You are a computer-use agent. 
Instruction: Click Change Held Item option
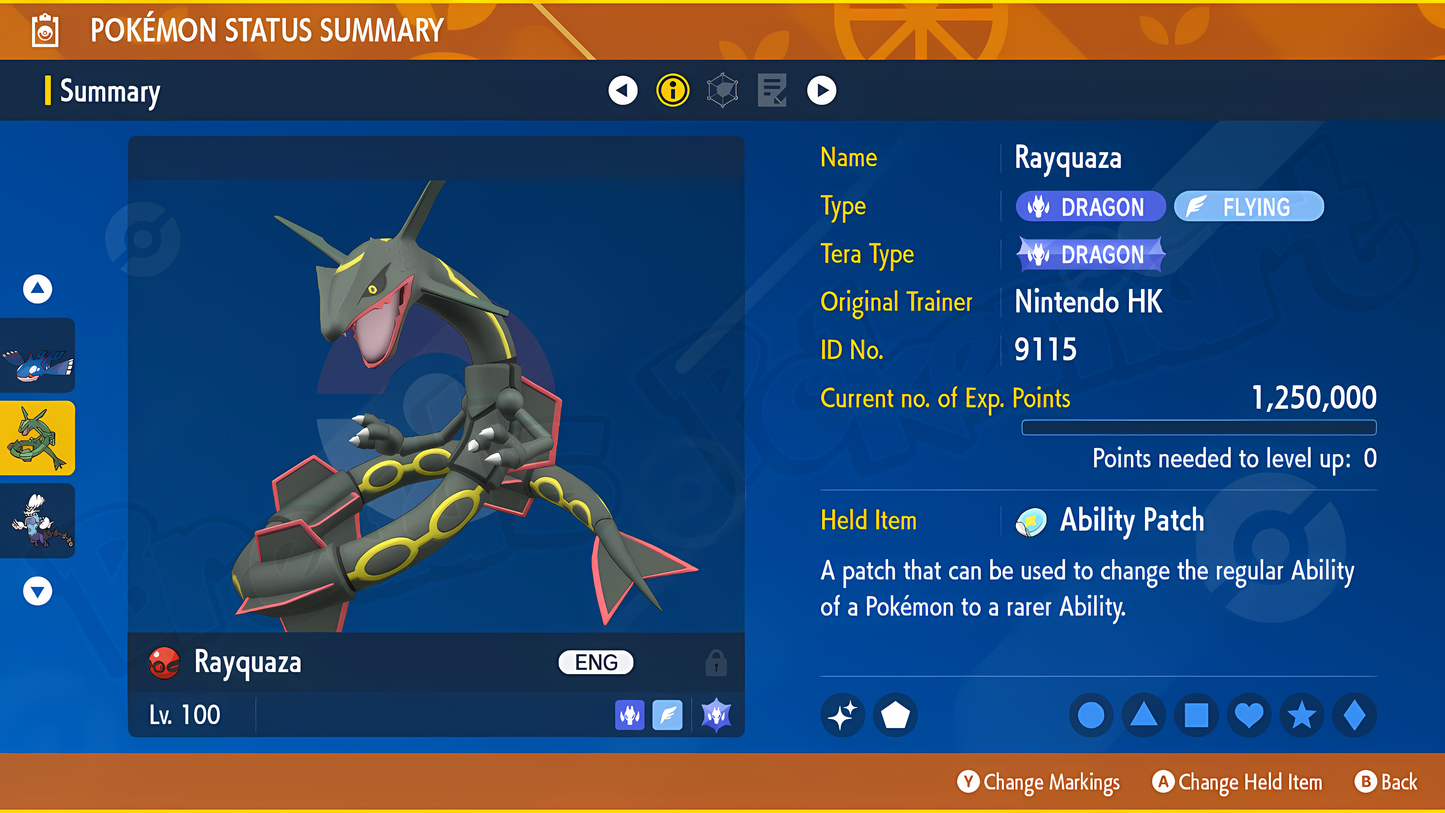coord(1237,782)
